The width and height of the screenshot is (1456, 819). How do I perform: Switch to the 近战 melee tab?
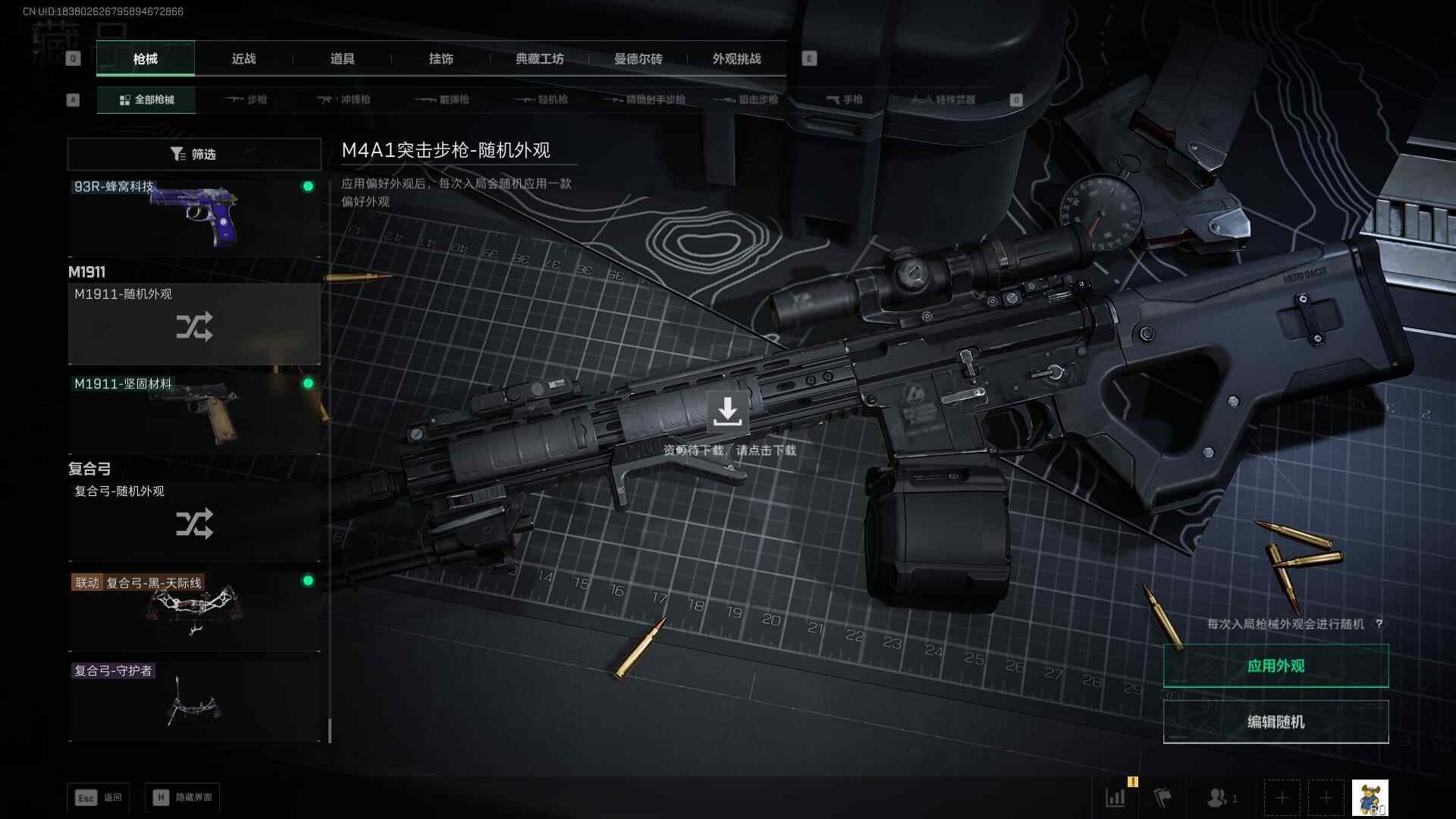point(243,58)
